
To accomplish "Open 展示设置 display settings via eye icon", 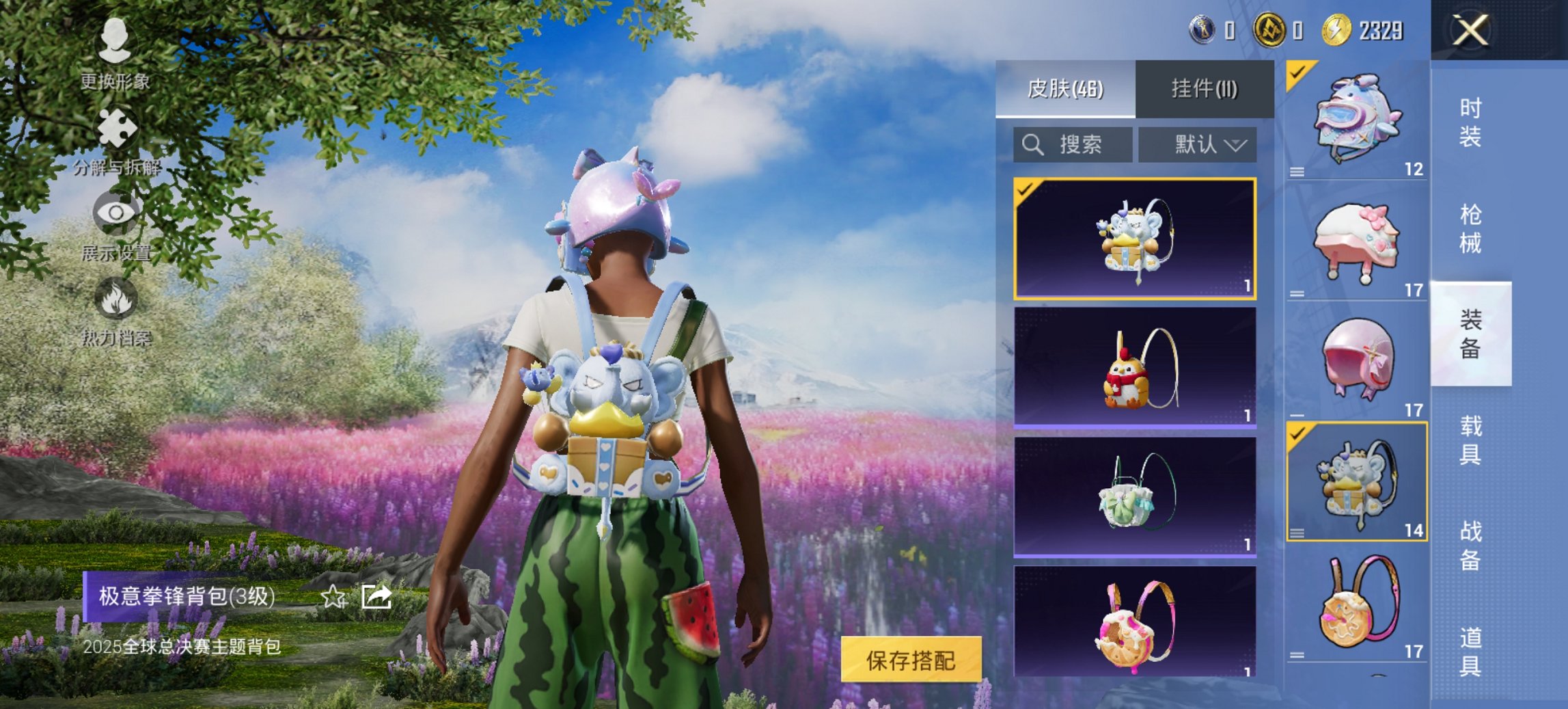I will click(118, 212).
